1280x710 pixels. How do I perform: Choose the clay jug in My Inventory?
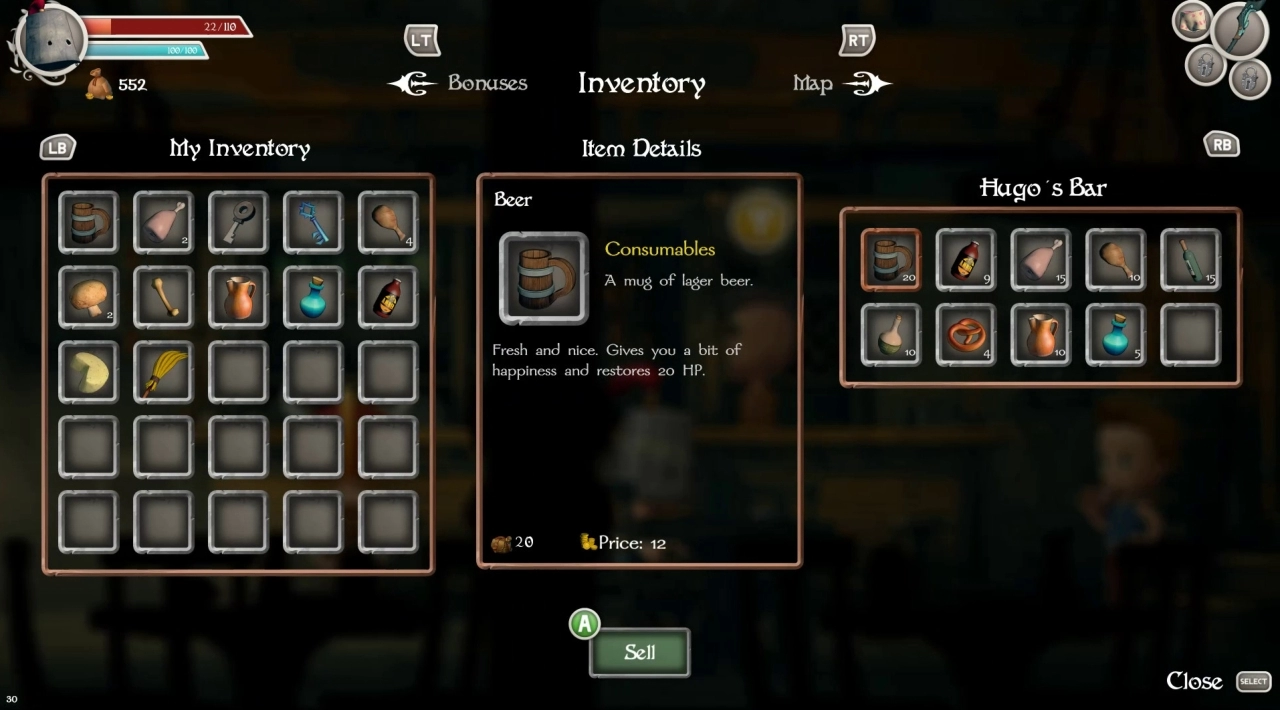point(238,297)
